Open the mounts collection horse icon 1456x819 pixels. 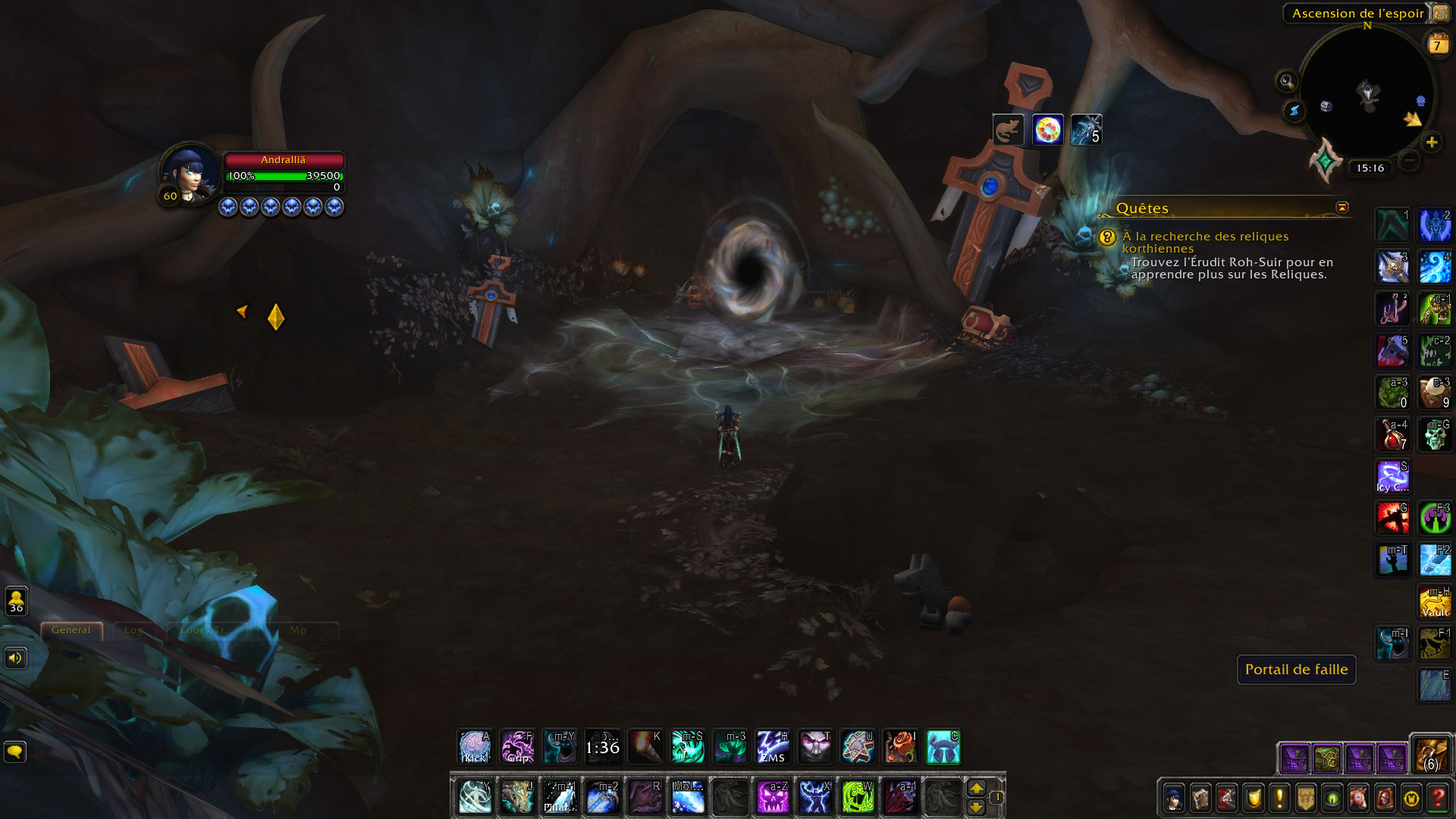click(1358, 798)
